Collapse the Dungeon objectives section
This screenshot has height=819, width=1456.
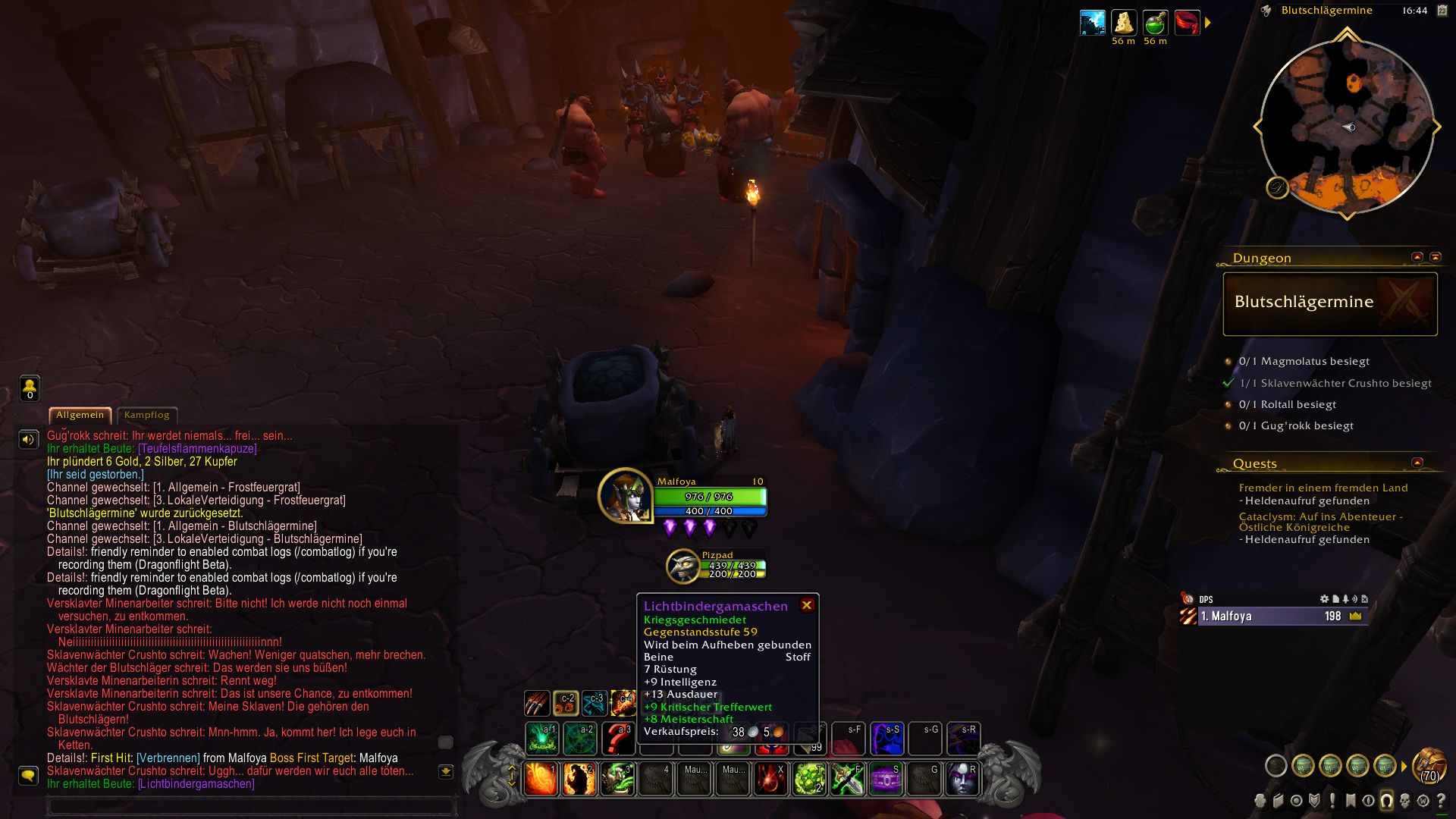point(1417,257)
